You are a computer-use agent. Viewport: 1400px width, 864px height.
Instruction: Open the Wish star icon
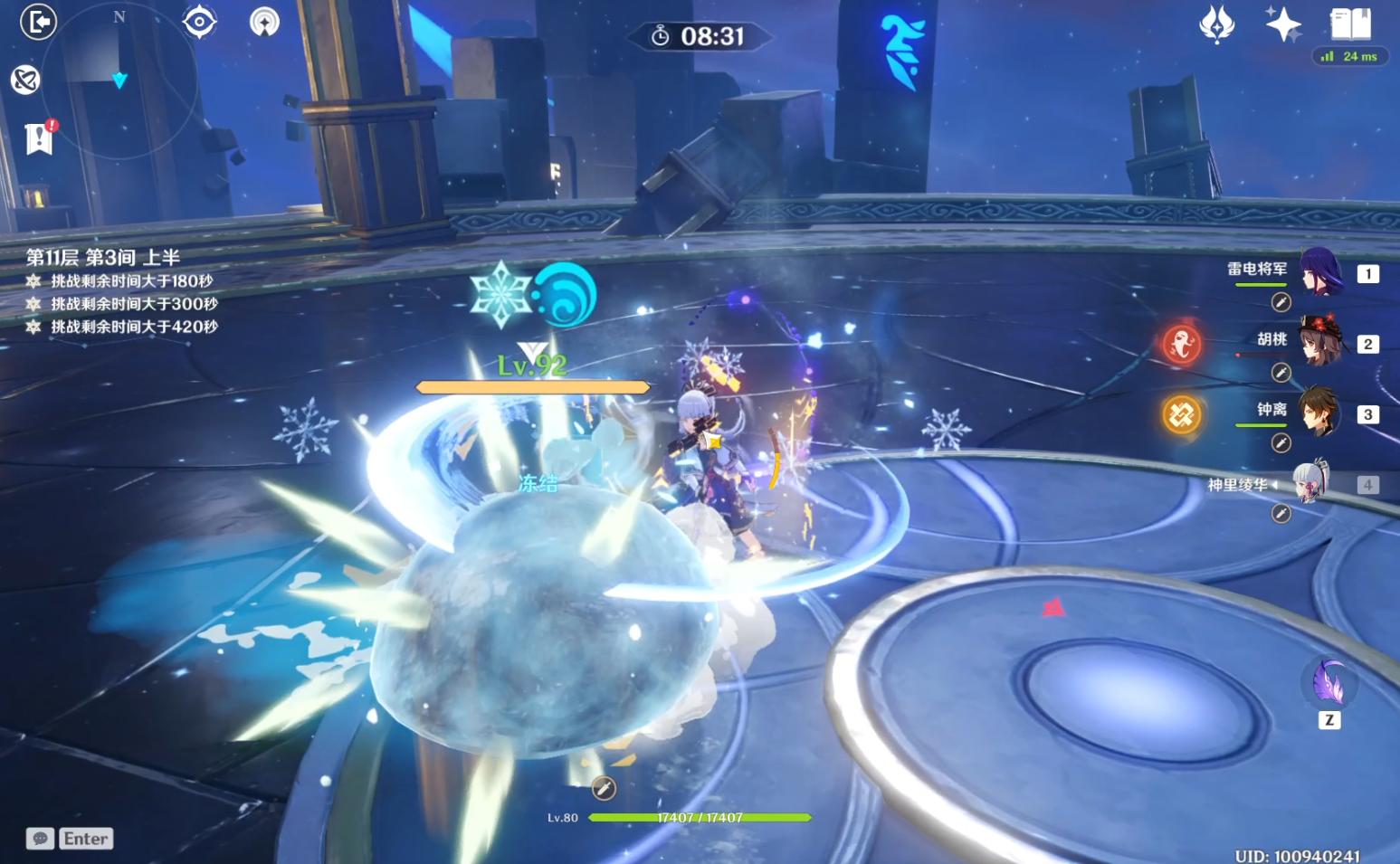pos(1282,24)
